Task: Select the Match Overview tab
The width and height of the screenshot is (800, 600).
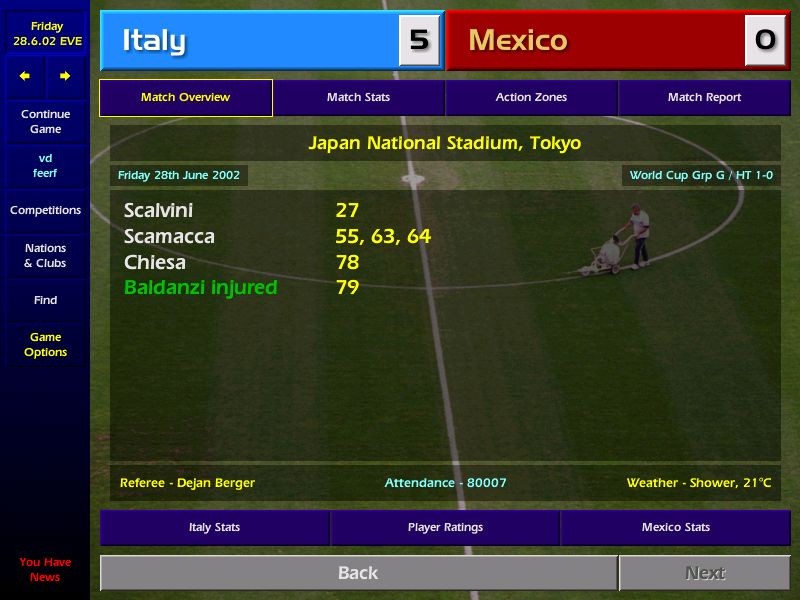Action: point(185,98)
